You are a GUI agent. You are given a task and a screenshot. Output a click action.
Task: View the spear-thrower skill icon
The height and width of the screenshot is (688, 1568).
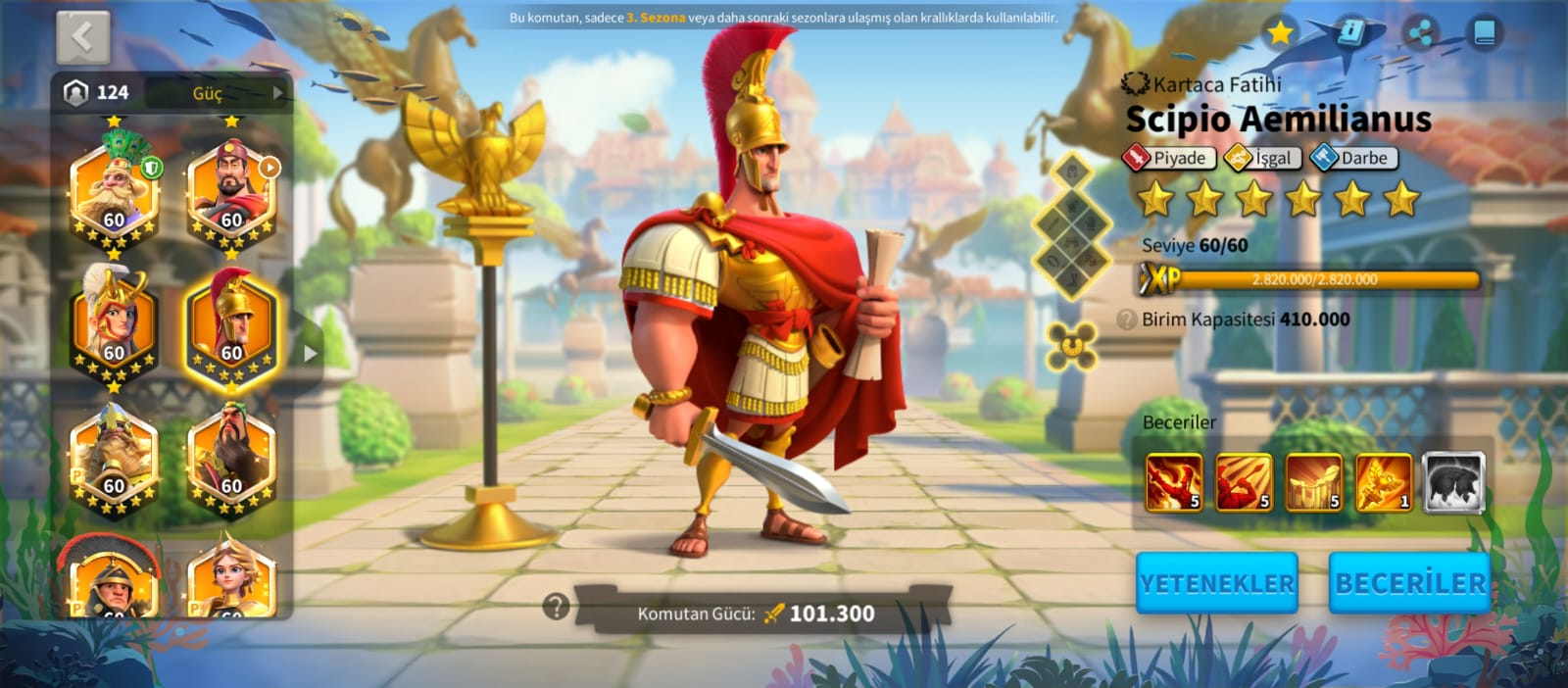[1244, 482]
